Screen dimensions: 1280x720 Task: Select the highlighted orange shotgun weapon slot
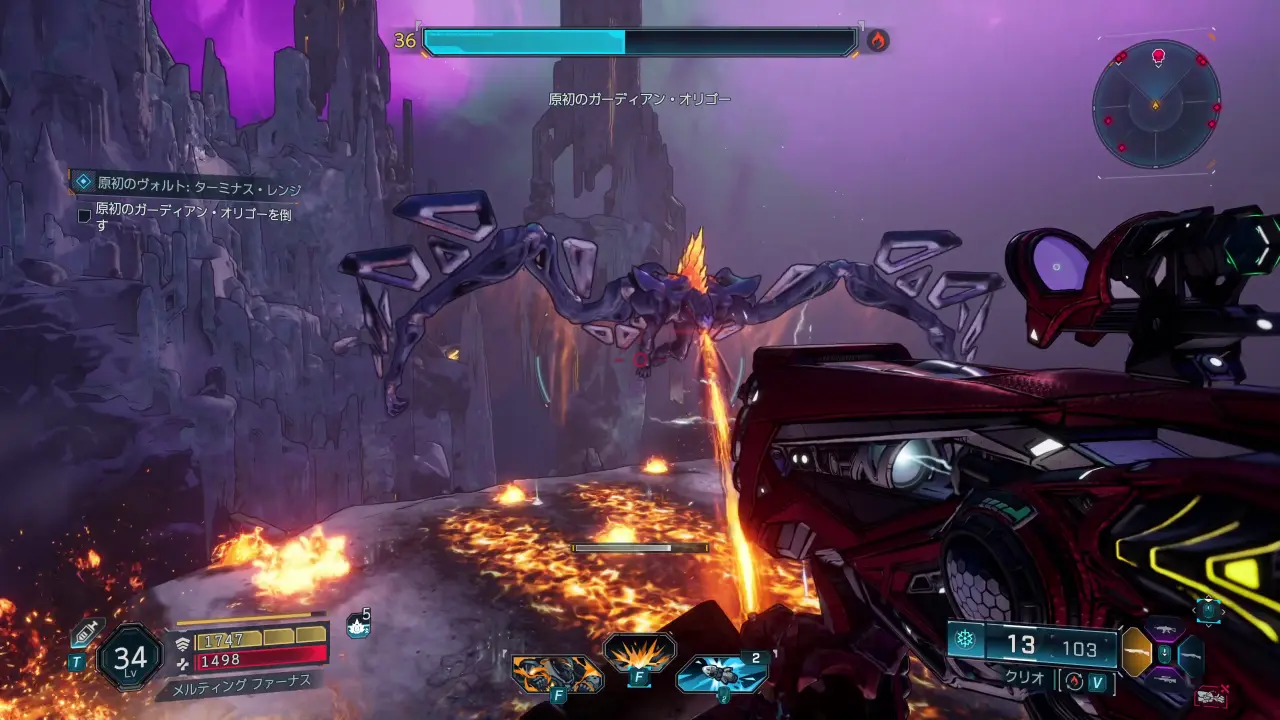[1136, 652]
